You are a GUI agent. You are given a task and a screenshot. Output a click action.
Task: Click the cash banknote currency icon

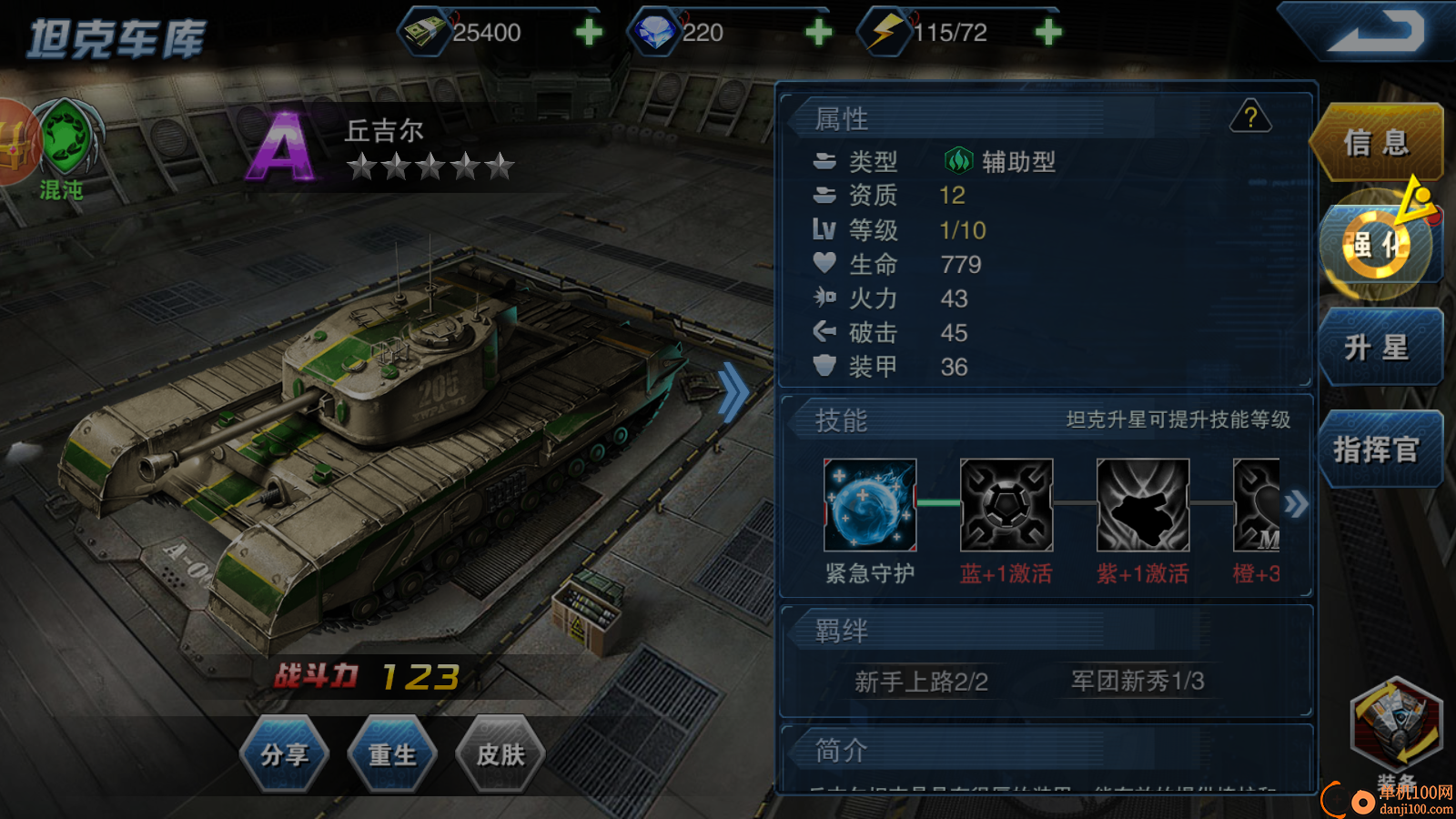[x=424, y=30]
